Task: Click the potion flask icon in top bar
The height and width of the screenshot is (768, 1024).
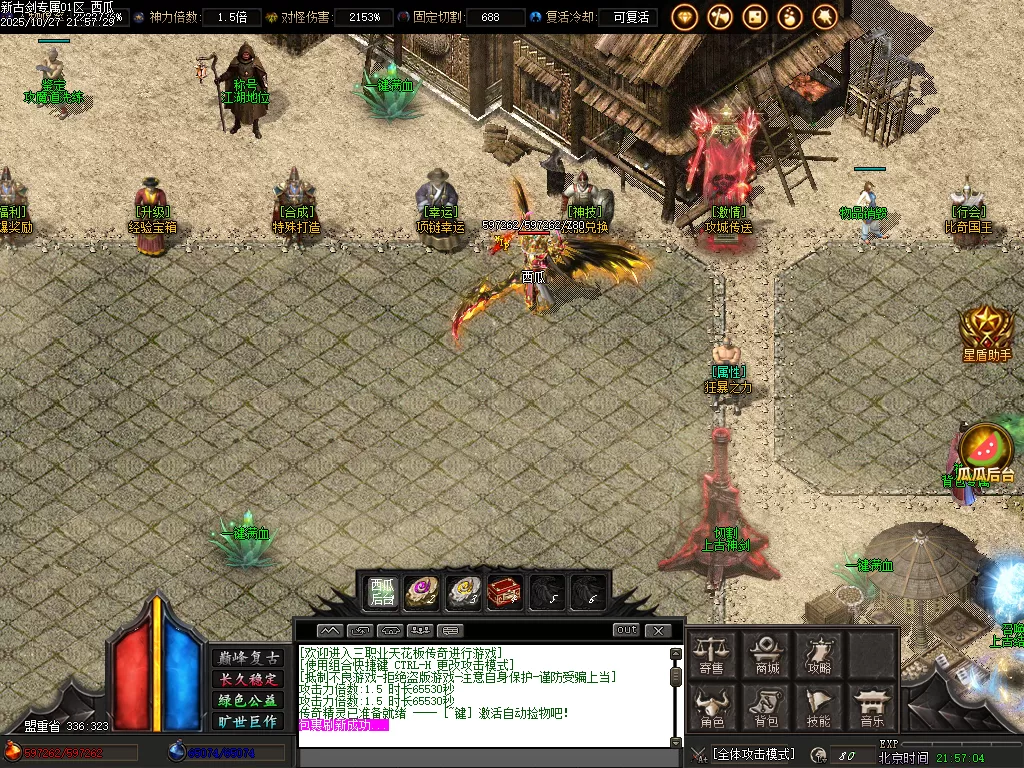Action: point(790,17)
